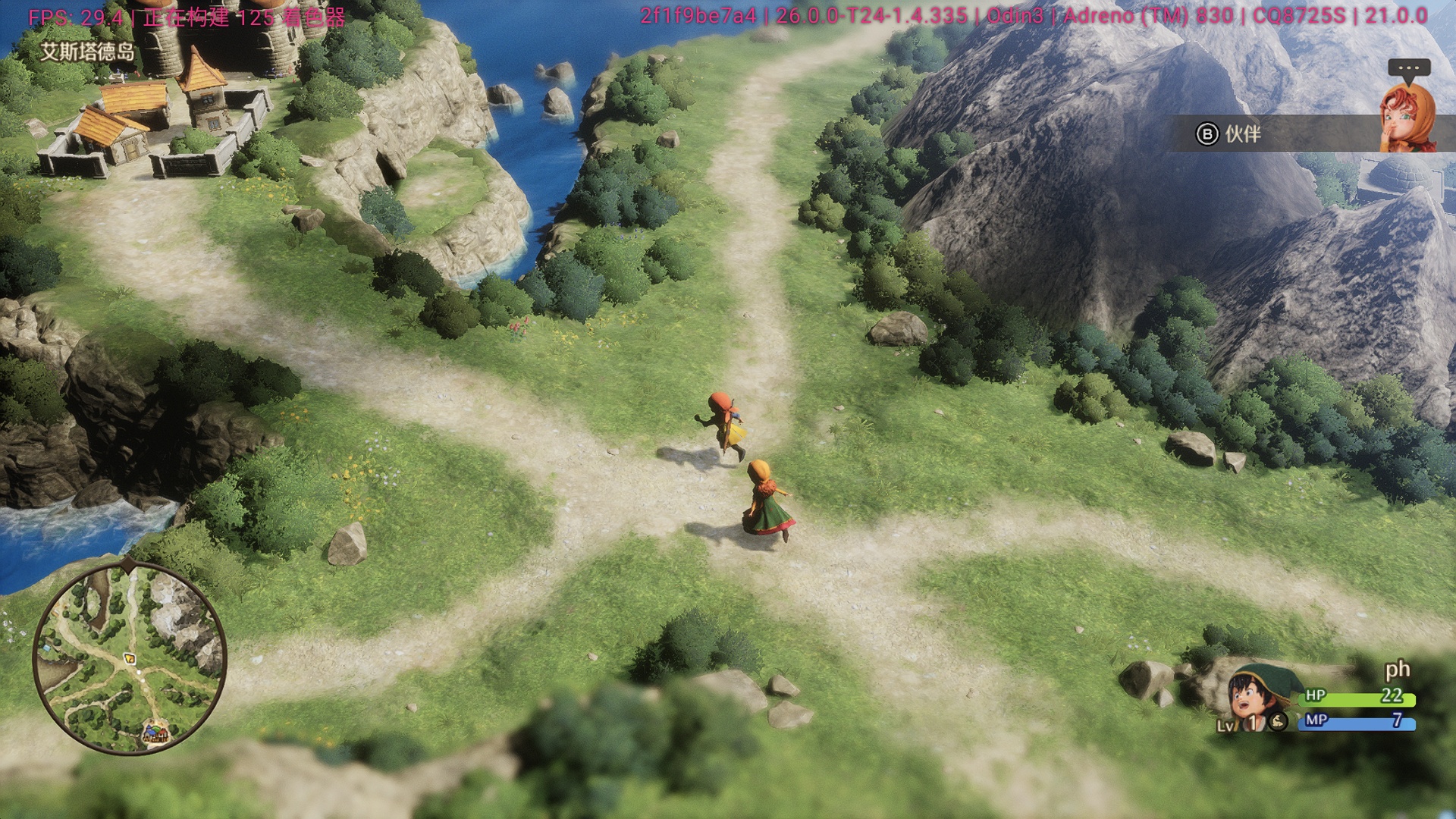The image size is (1456, 819).
Task: Click the village marker on the minimap
Action: 155,733
